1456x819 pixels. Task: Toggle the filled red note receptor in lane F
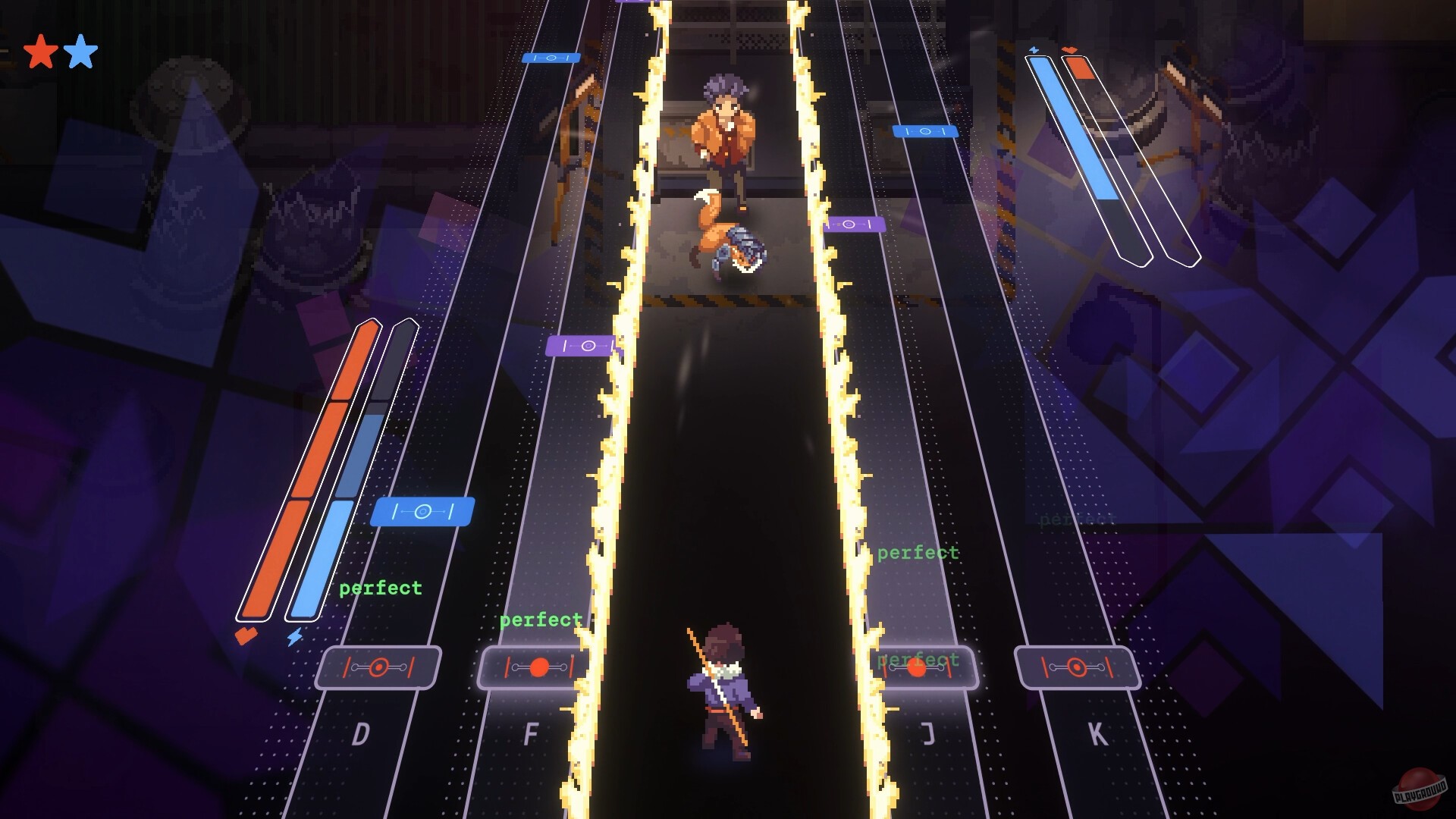pyautogui.click(x=540, y=668)
